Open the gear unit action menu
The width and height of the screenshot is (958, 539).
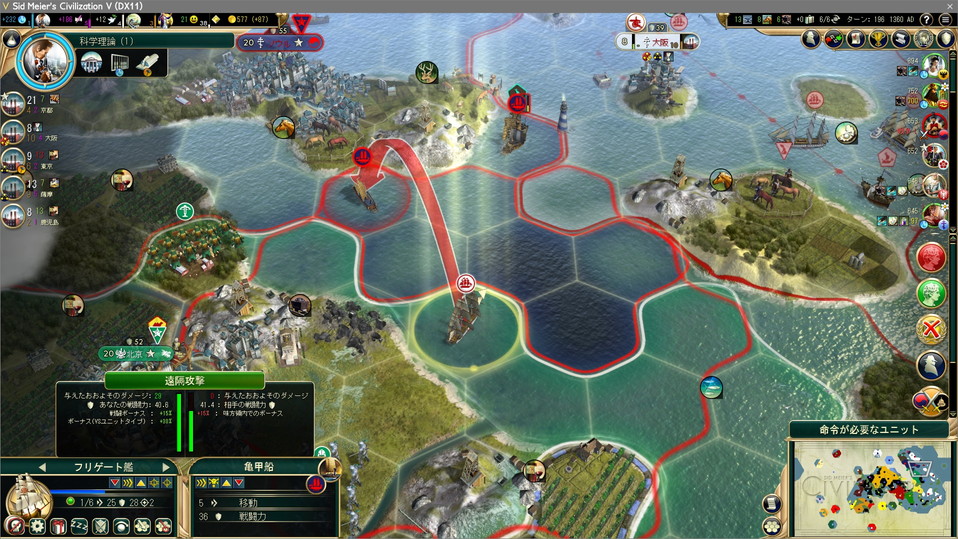[37, 526]
